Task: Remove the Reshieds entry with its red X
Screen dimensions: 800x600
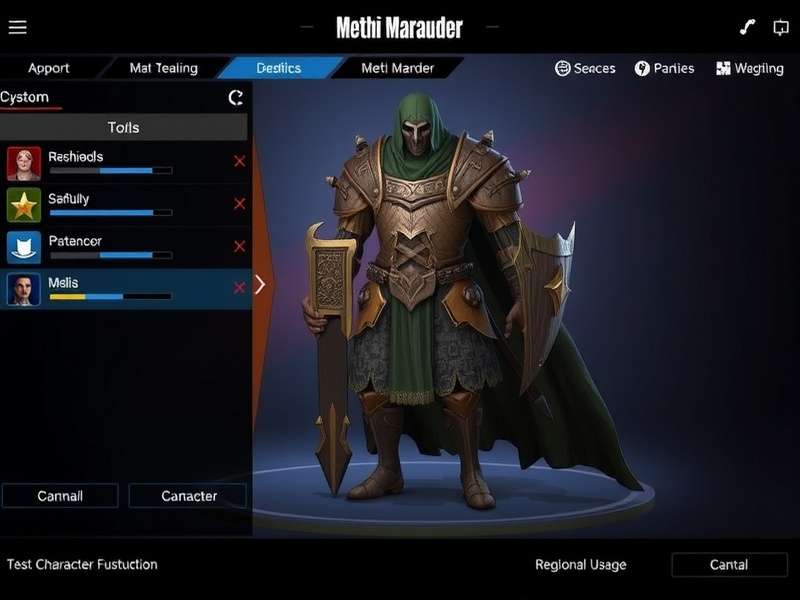Action: [x=239, y=161]
